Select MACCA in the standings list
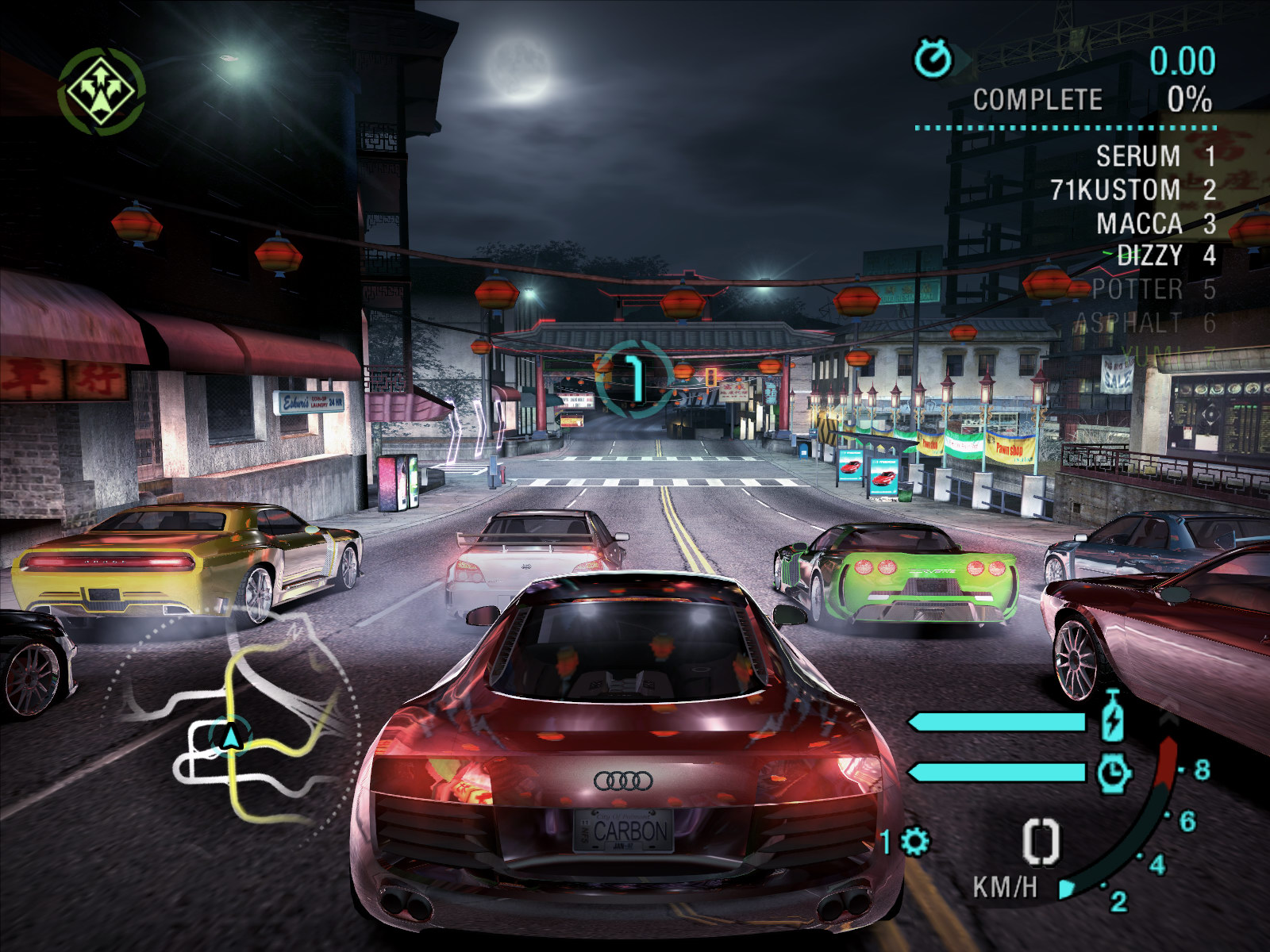This screenshot has height=952, width=1270. 1138,224
